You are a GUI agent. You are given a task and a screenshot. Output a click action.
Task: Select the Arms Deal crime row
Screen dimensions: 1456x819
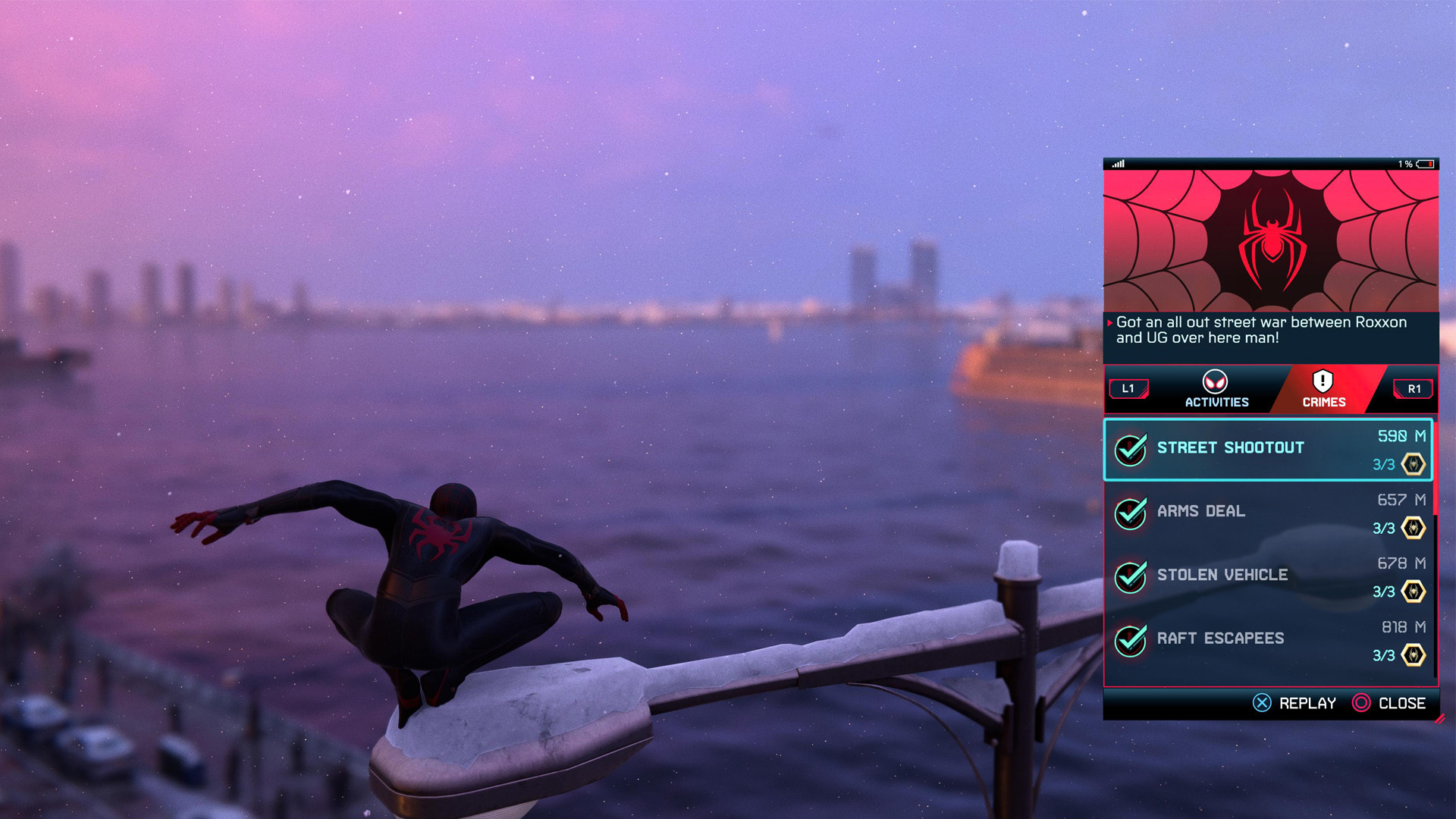click(x=1267, y=513)
